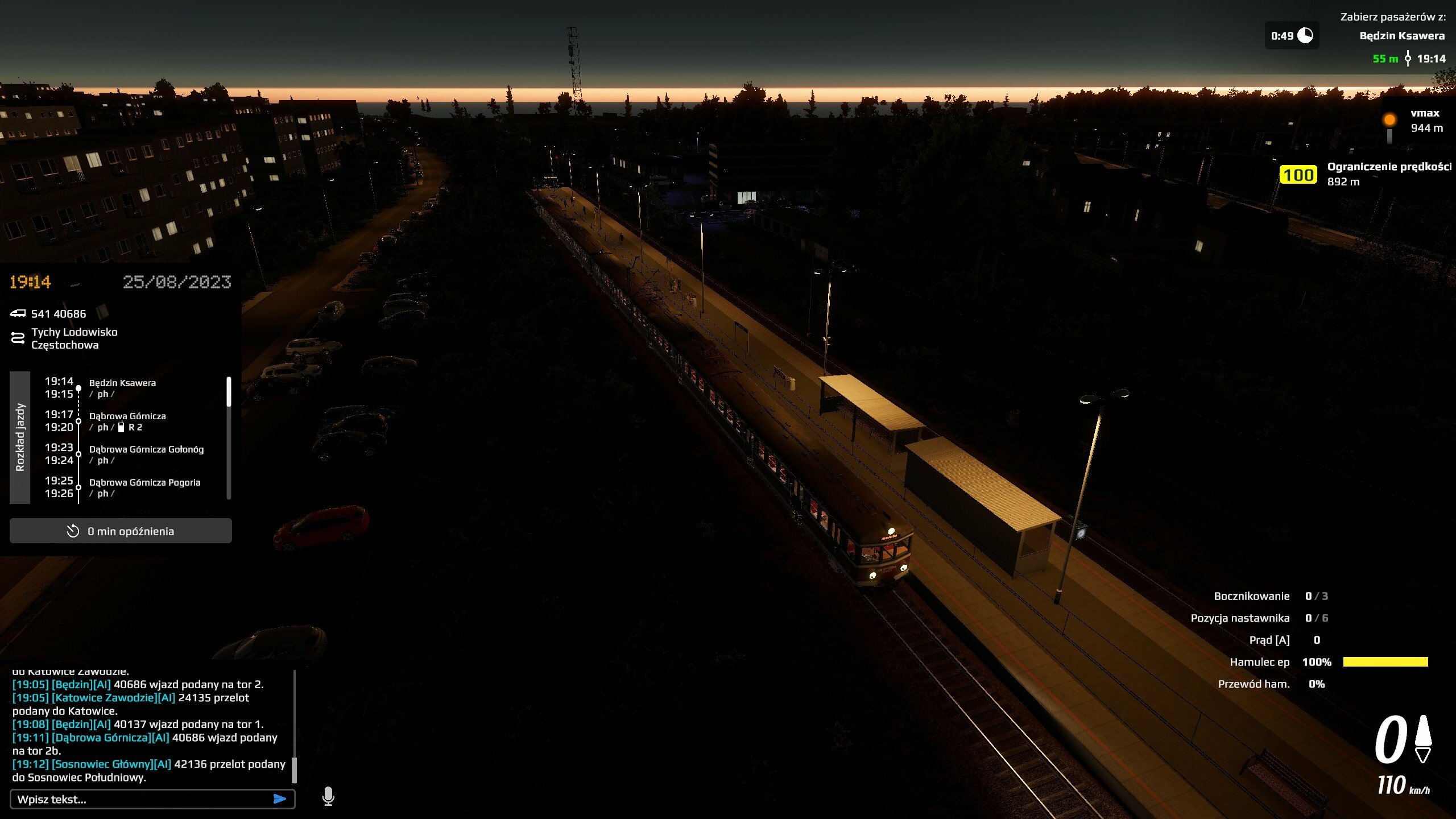Click the timetable scrollbar handle
1456x819 pixels.
pyautogui.click(x=229, y=392)
